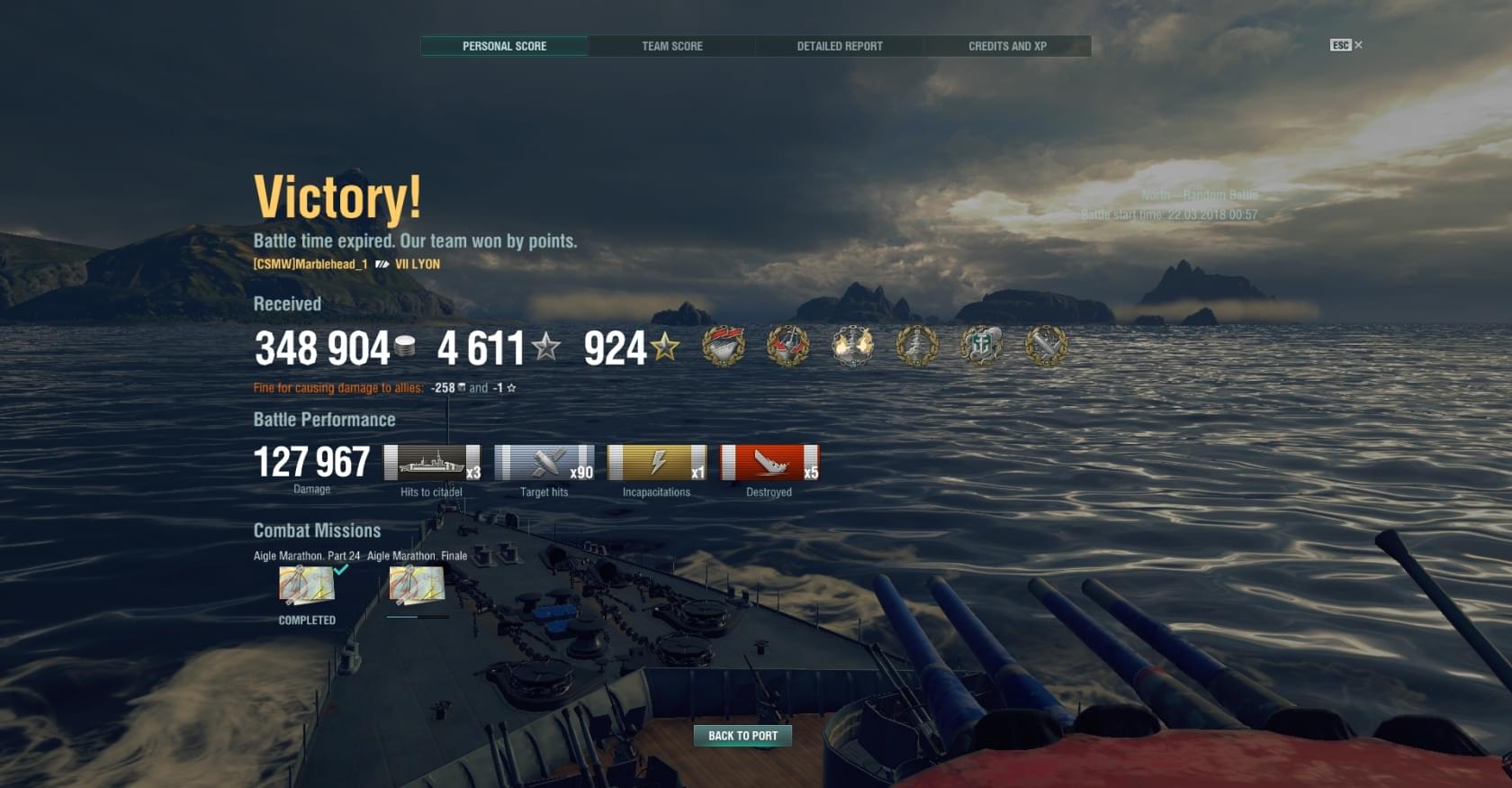Select the Personal Score tab
This screenshot has height=788, width=1512.
[x=504, y=46]
